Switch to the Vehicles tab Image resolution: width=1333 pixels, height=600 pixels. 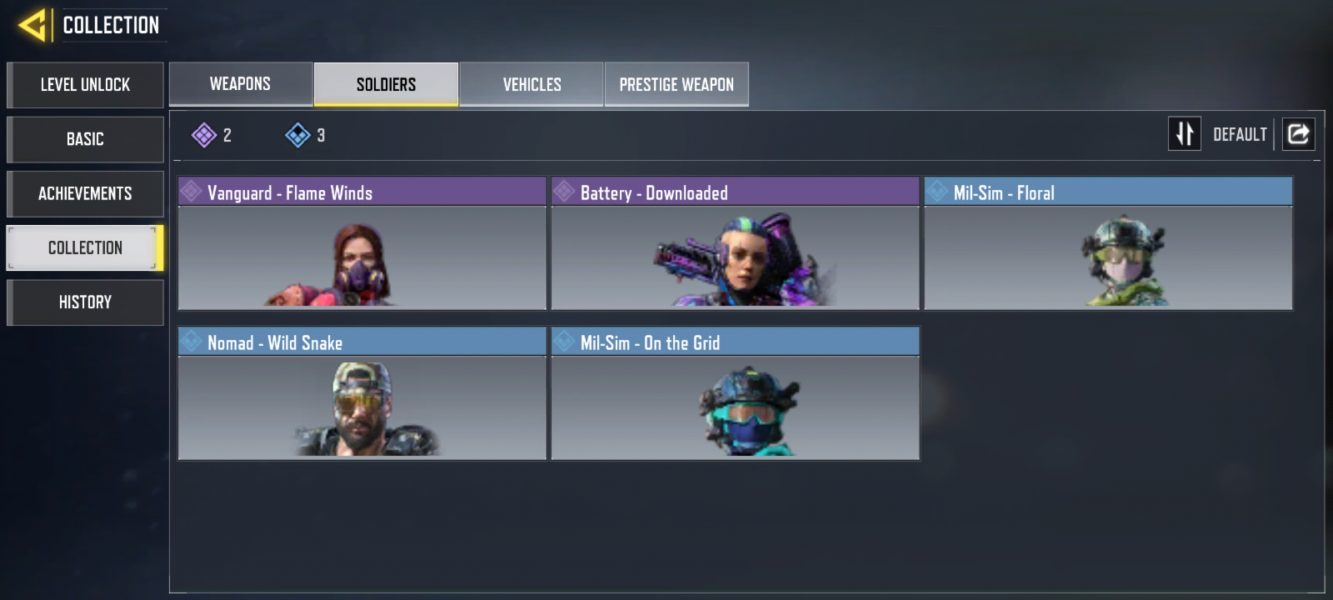(531, 84)
